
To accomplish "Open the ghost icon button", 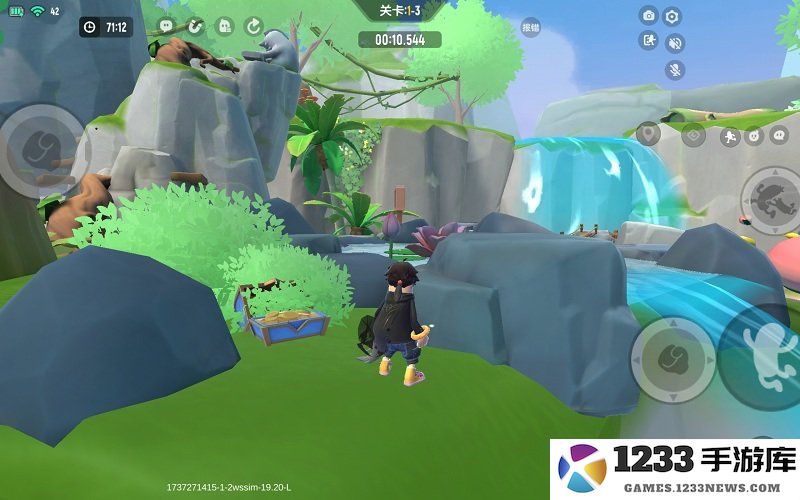I will coord(225,26).
